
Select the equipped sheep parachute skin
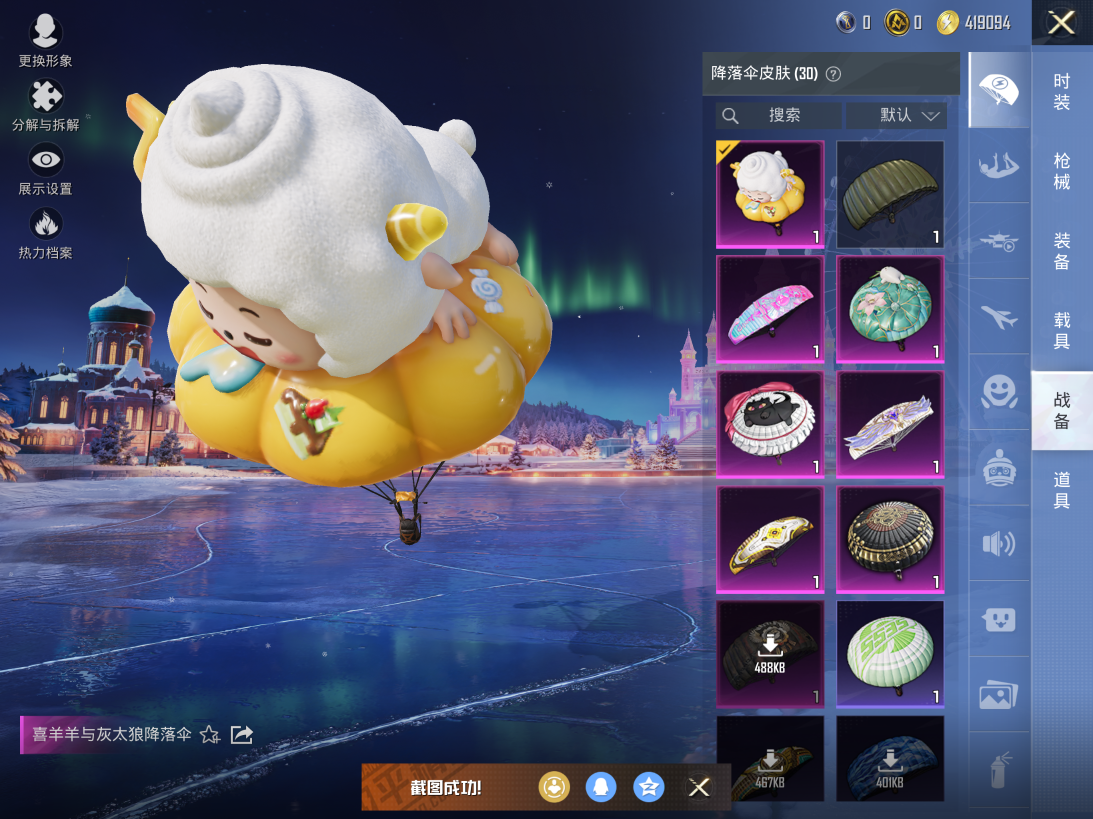pyautogui.click(x=770, y=194)
